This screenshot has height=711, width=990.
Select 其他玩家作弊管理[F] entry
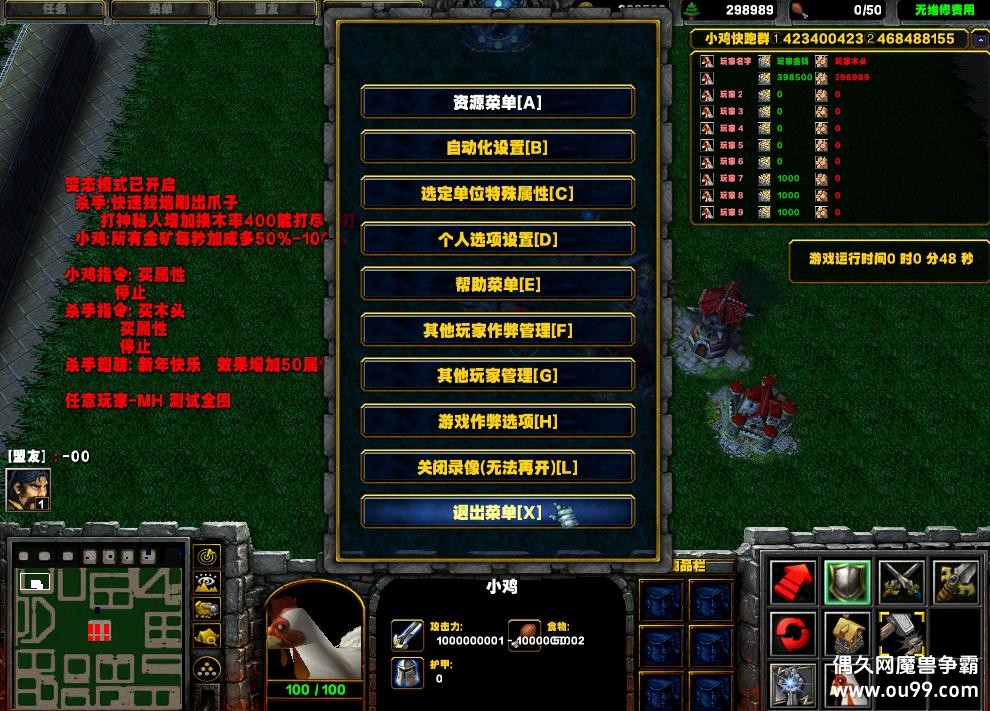click(497, 330)
